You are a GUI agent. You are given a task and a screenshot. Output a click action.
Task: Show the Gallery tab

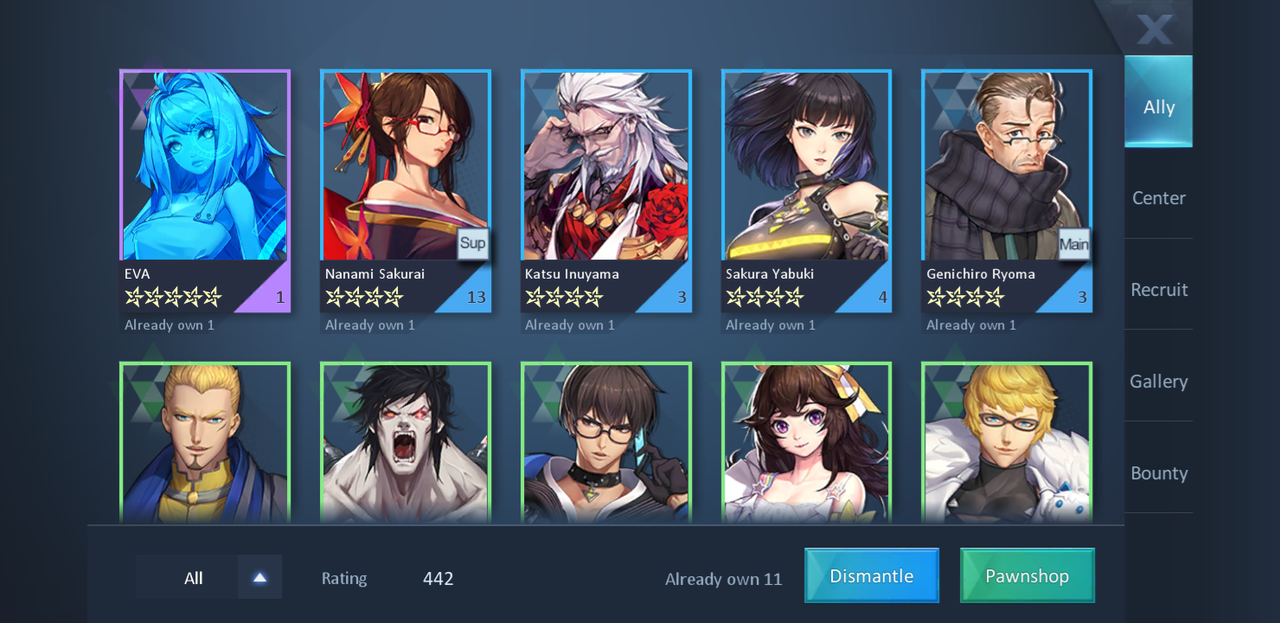1158,381
